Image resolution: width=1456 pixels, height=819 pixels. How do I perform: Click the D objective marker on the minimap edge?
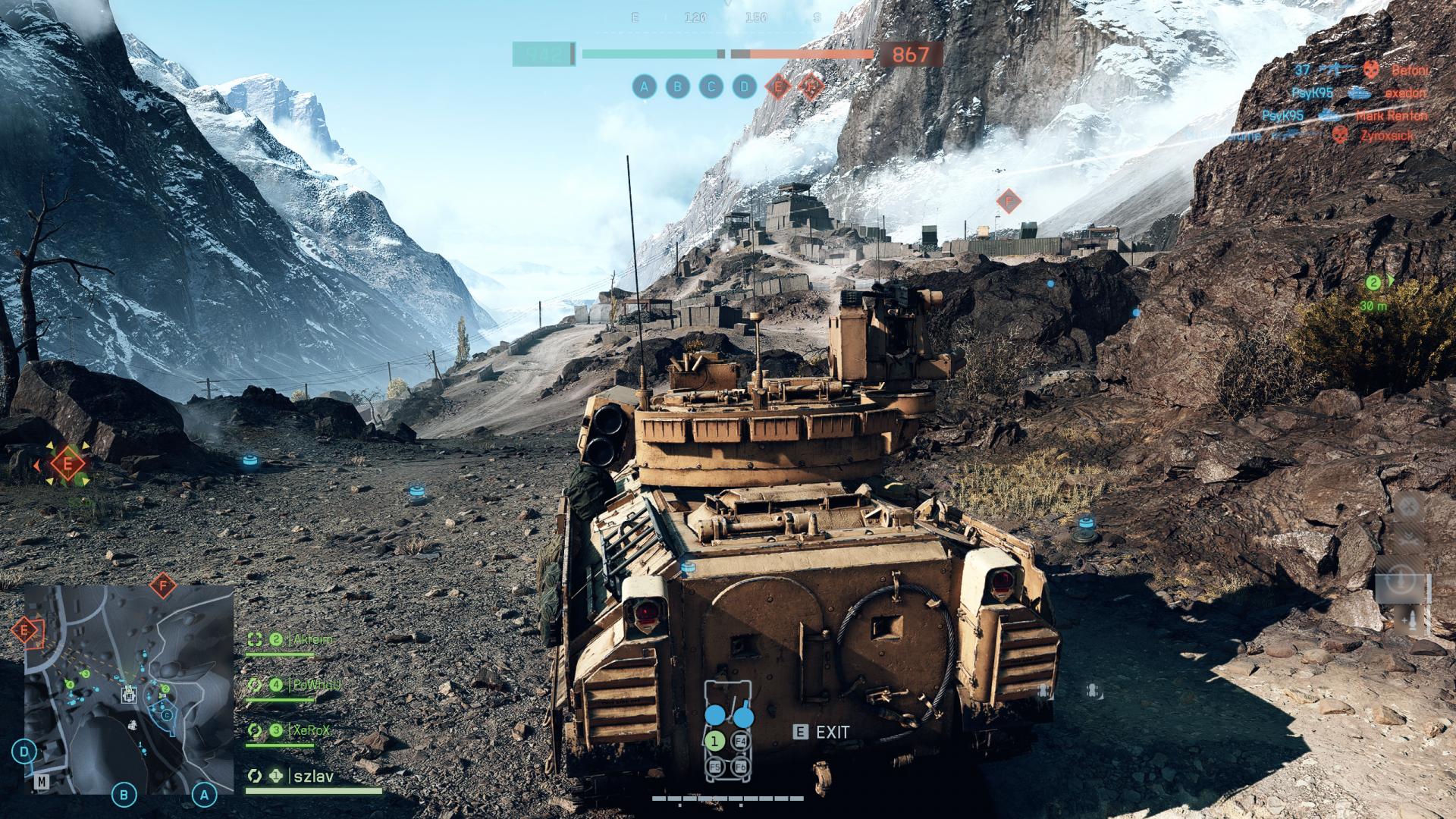(25, 752)
